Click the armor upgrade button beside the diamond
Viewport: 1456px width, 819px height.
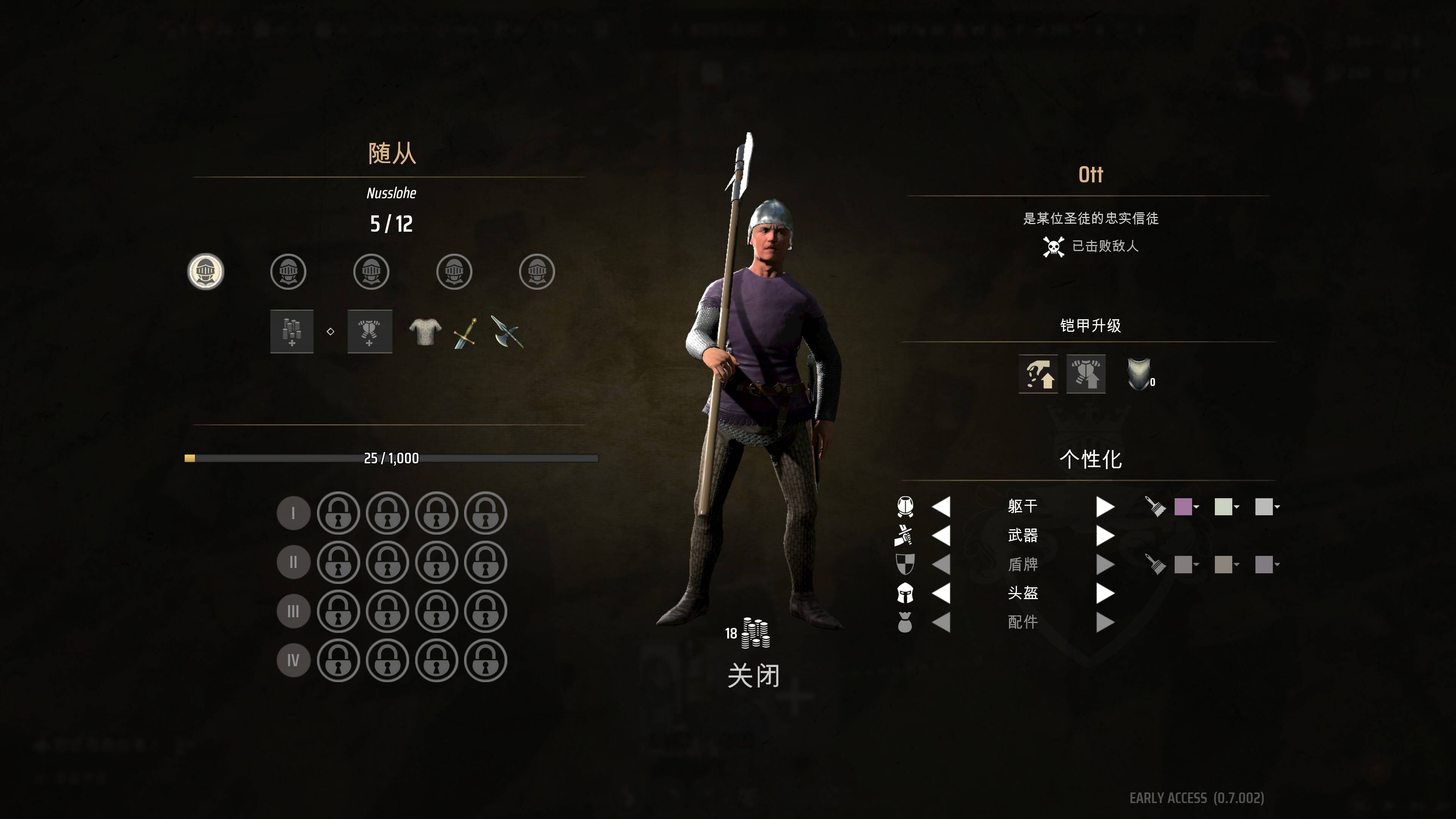pyautogui.click(x=370, y=332)
